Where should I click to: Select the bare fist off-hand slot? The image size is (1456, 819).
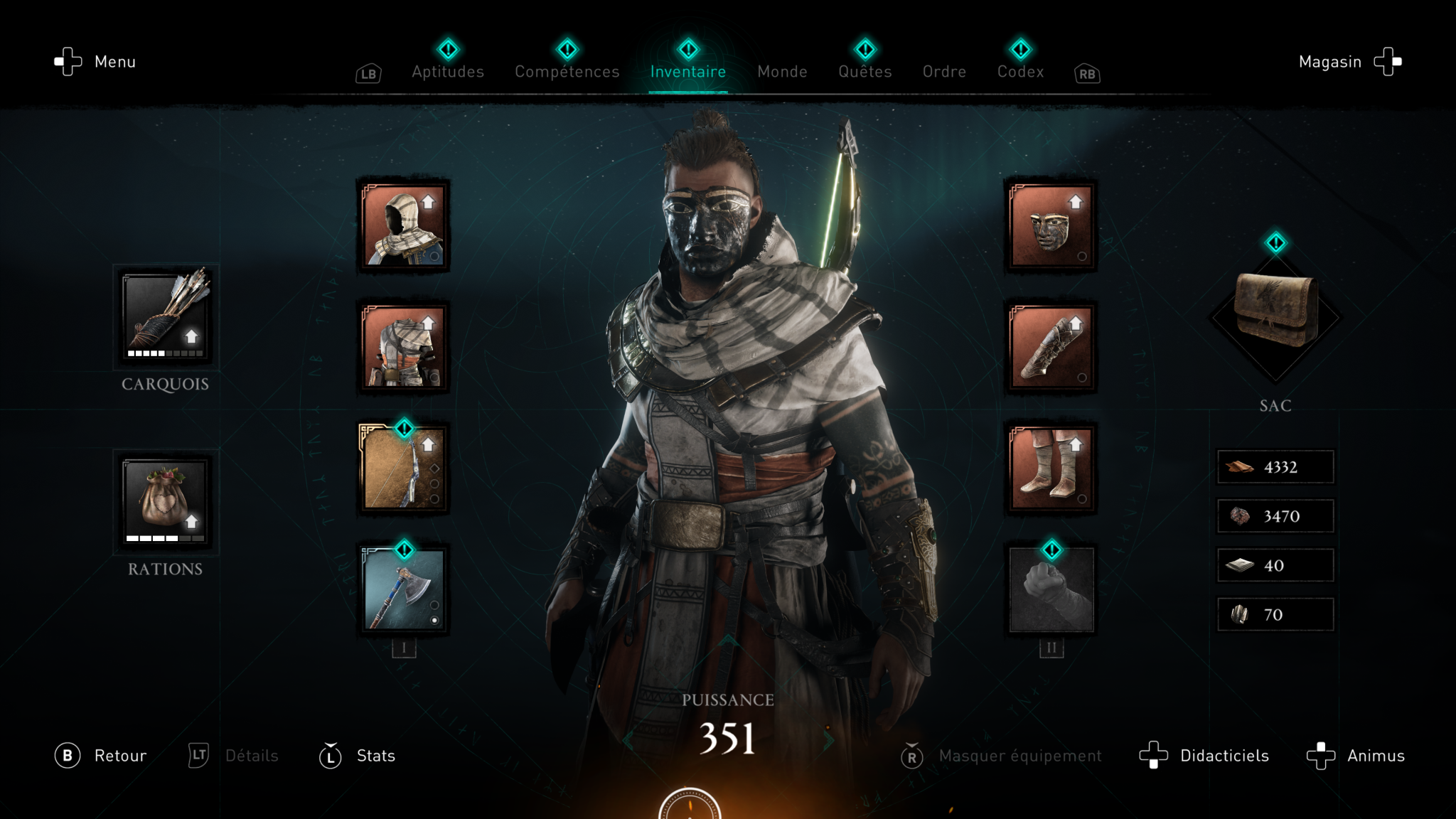[1051, 589]
